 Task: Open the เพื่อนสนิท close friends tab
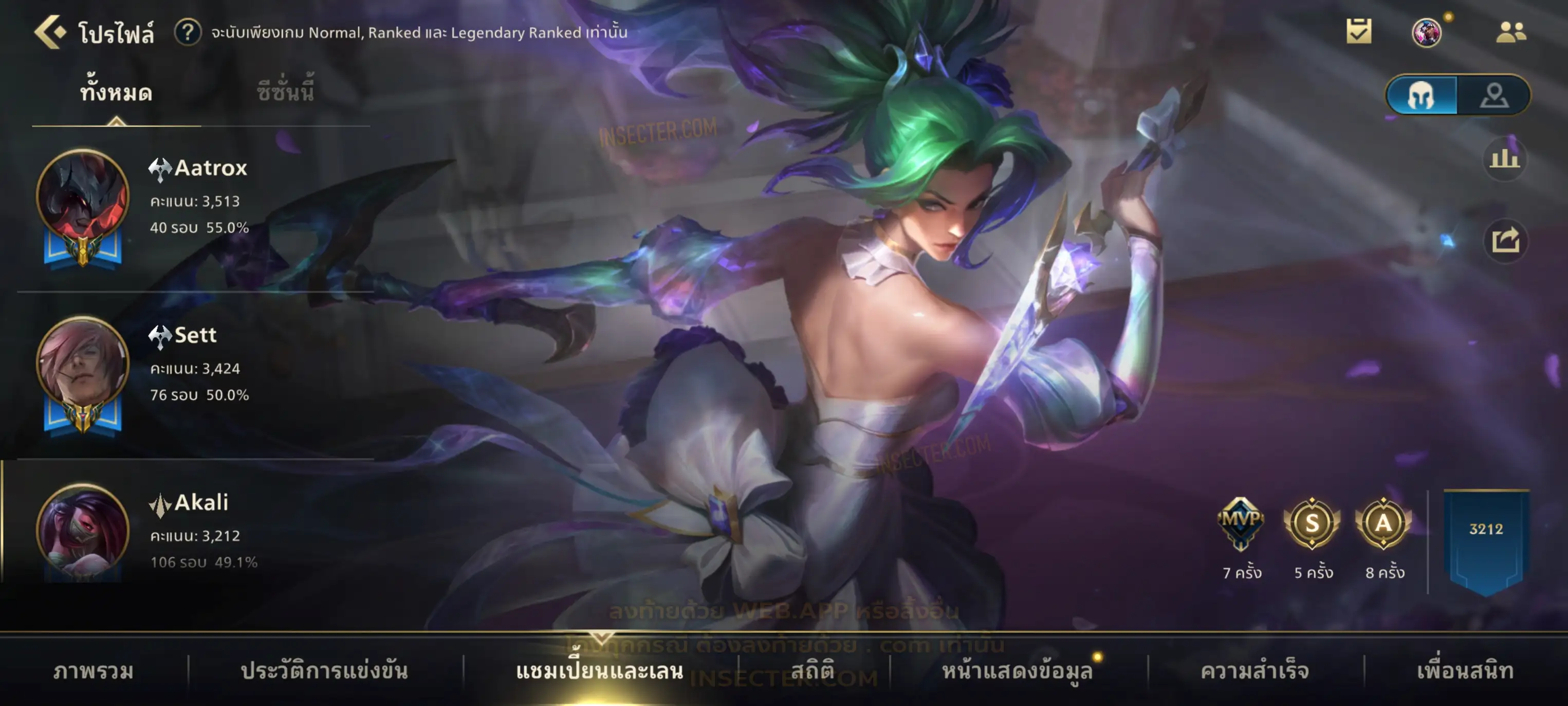click(1465, 671)
